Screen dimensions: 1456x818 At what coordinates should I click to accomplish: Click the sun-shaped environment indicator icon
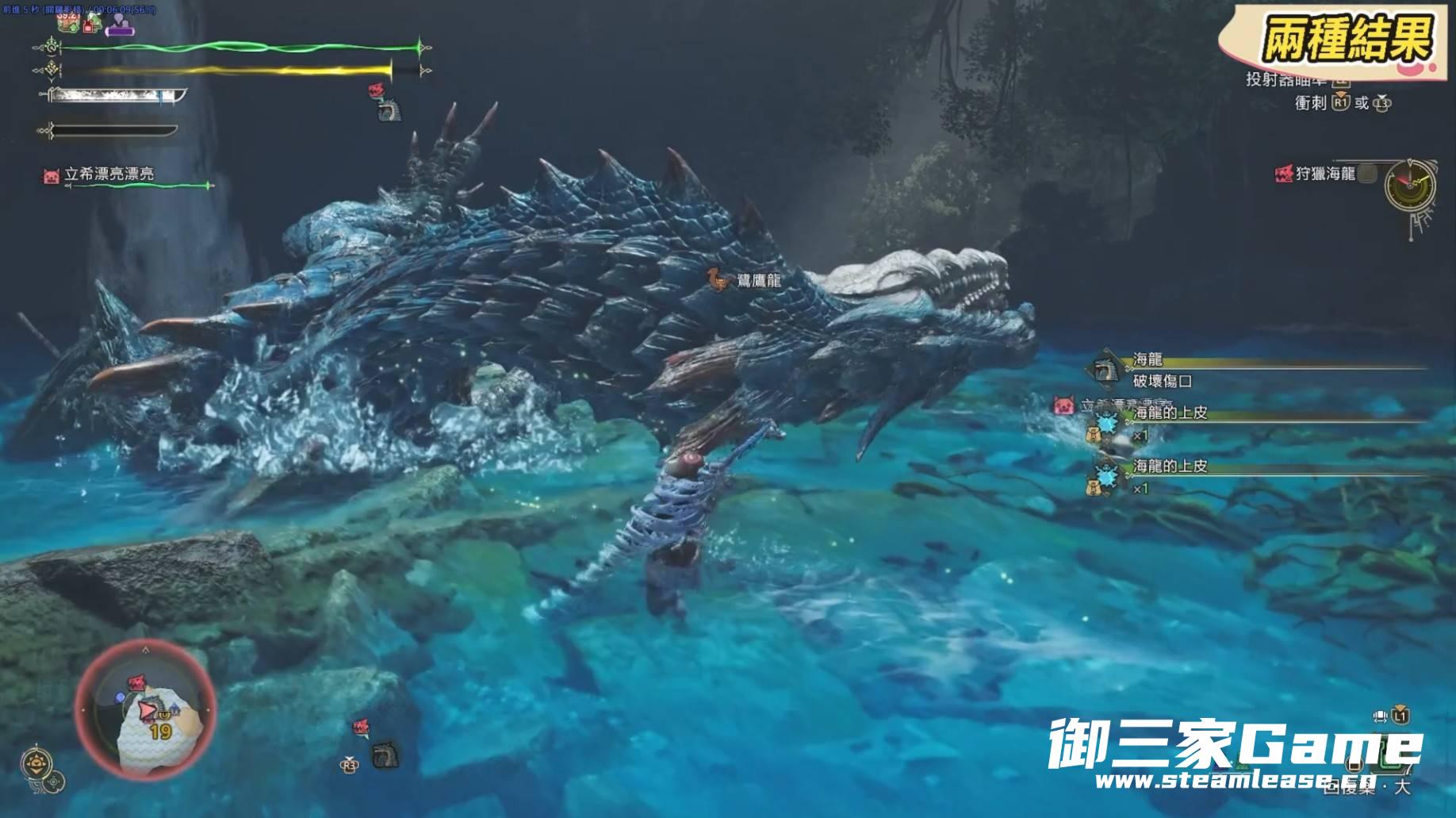pos(36,763)
